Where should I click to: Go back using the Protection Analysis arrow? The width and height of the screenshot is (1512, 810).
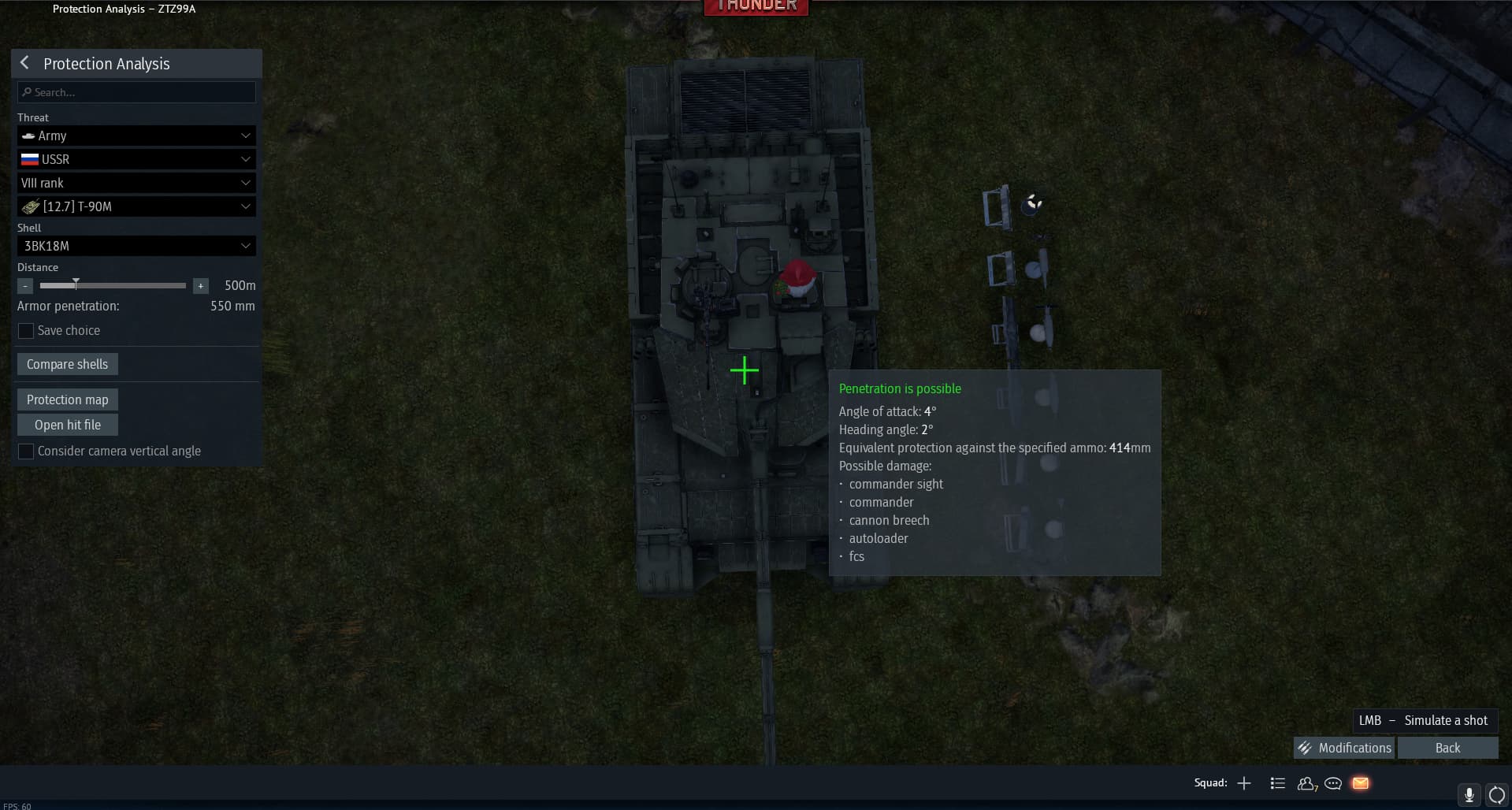click(25, 63)
